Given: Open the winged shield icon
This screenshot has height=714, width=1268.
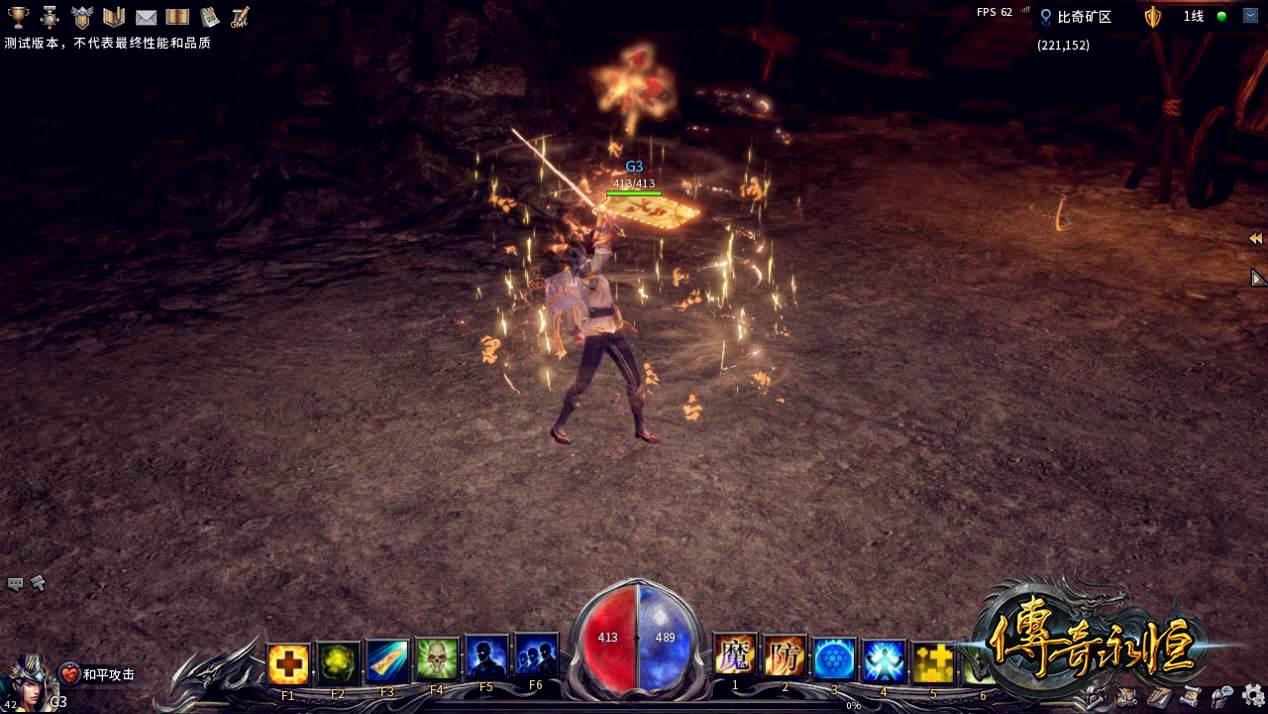Looking at the screenshot, I should (x=82, y=17).
